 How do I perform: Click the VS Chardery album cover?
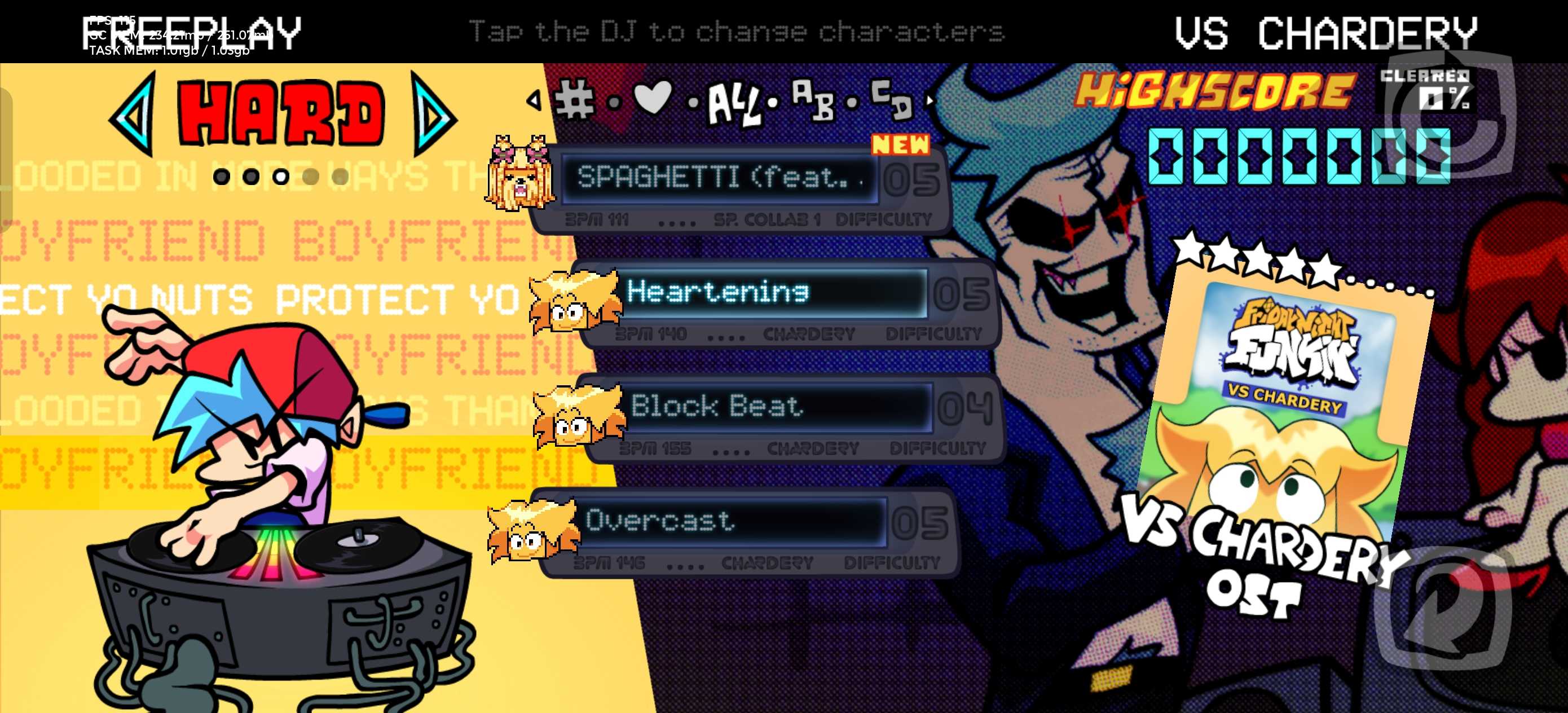[1284, 414]
